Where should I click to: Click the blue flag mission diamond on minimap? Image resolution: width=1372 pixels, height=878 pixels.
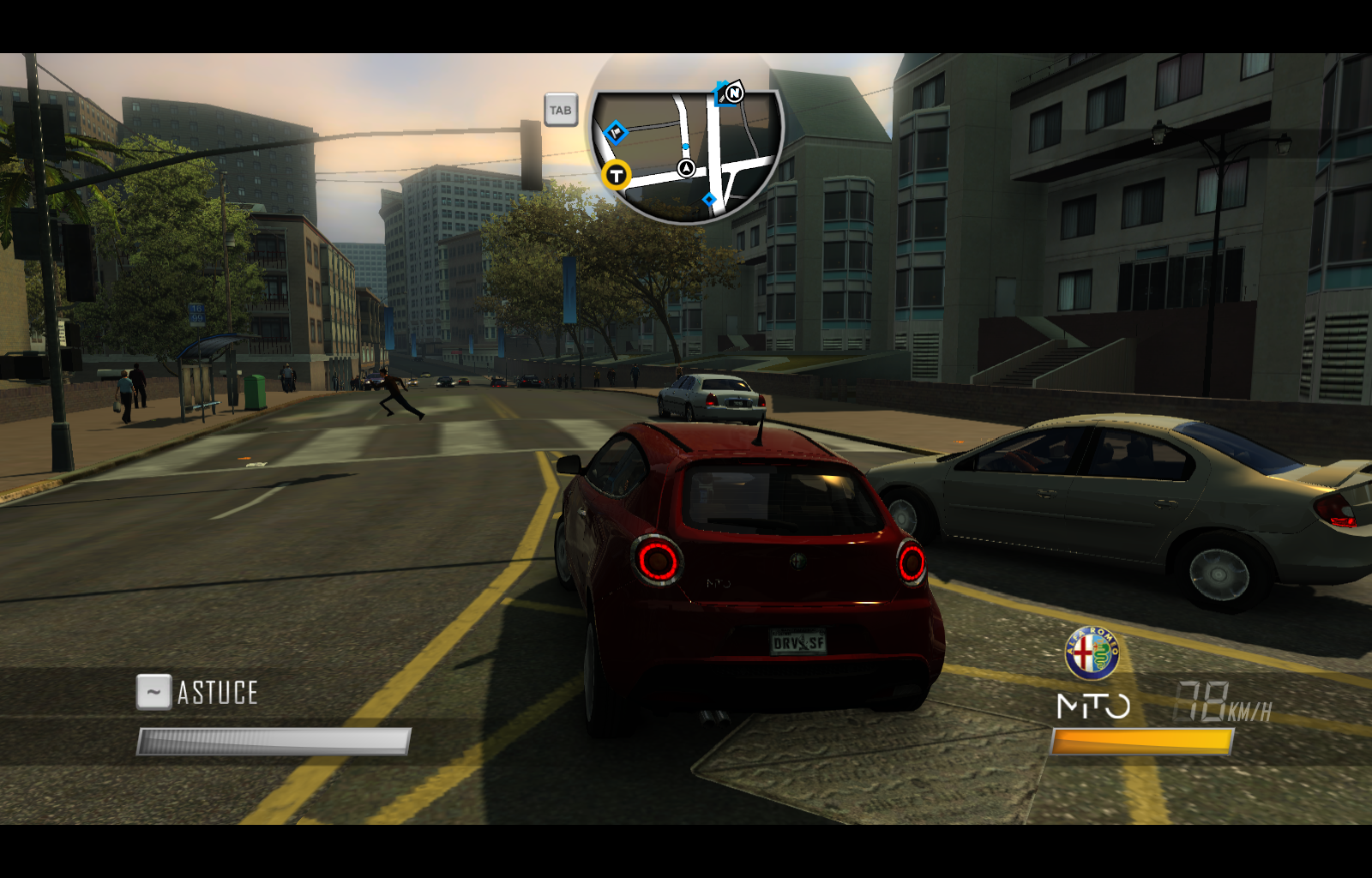coord(616,132)
